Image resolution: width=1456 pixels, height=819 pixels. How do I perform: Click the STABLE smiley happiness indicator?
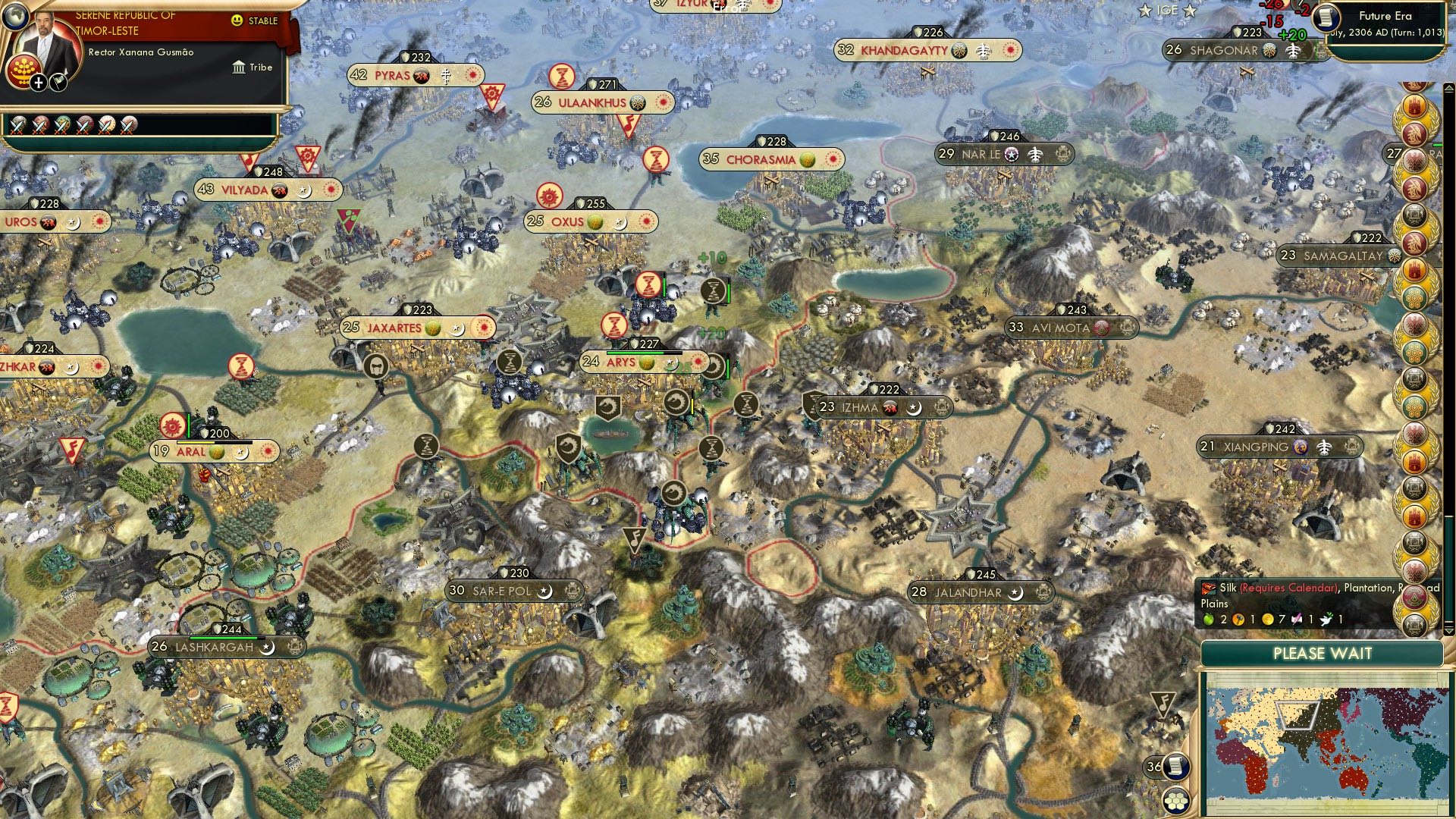235,20
